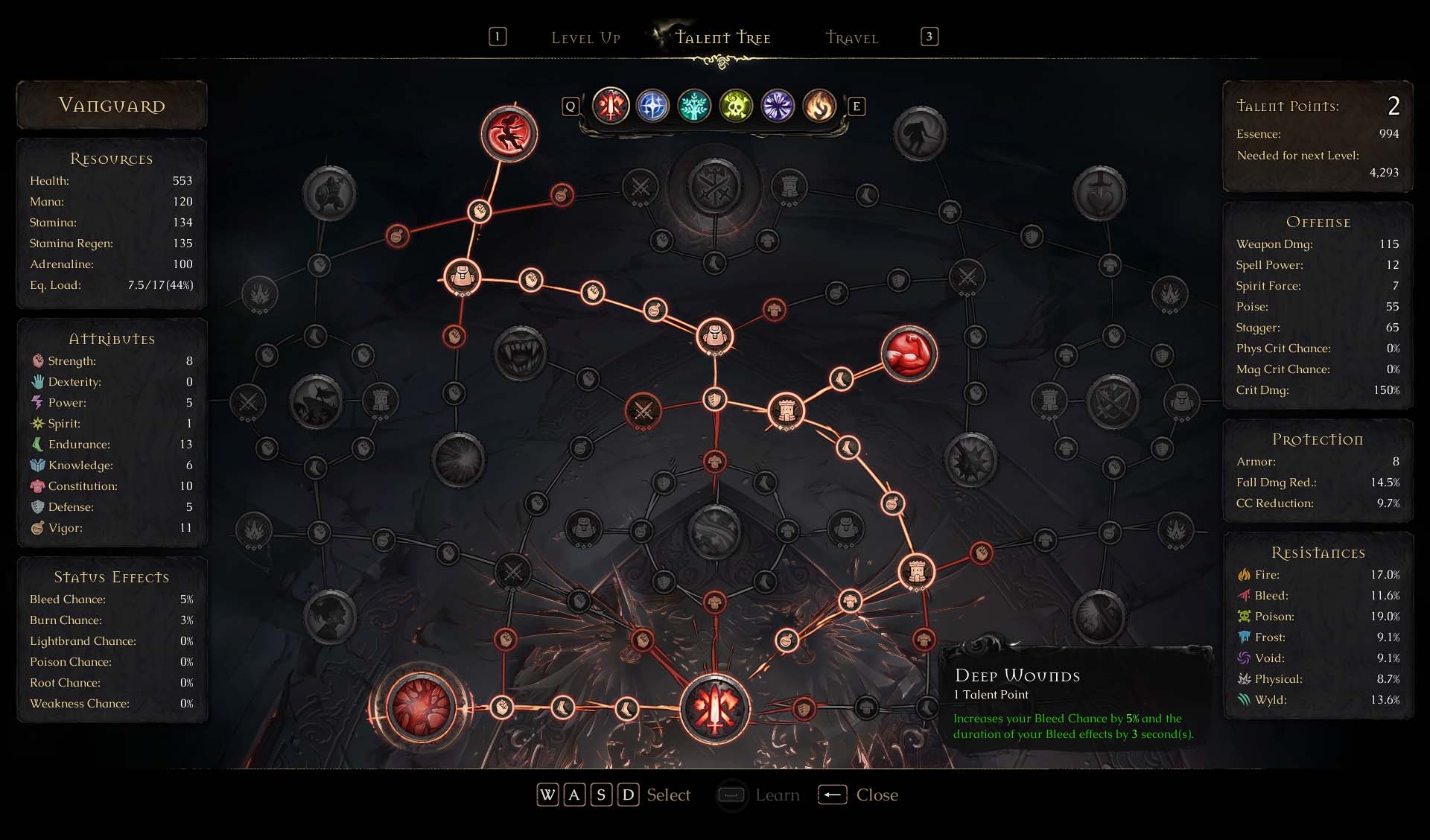Select the sword-through-heart talent node
This screenshot has width=1430, height=840.
1099,194
